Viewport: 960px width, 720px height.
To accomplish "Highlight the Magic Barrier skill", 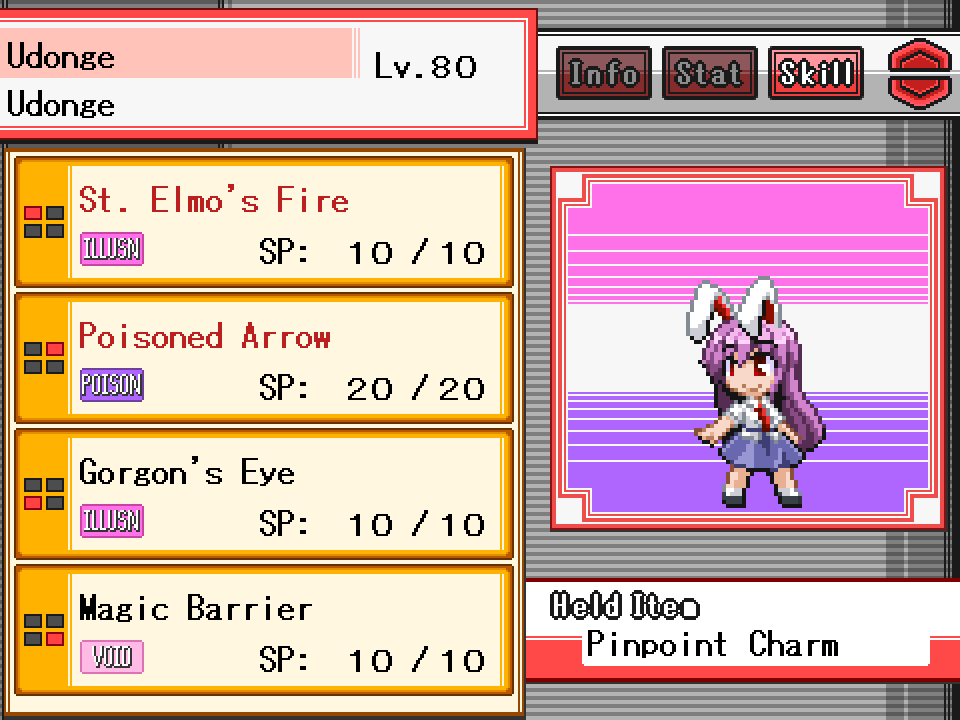I will click(x=264, y=631).
